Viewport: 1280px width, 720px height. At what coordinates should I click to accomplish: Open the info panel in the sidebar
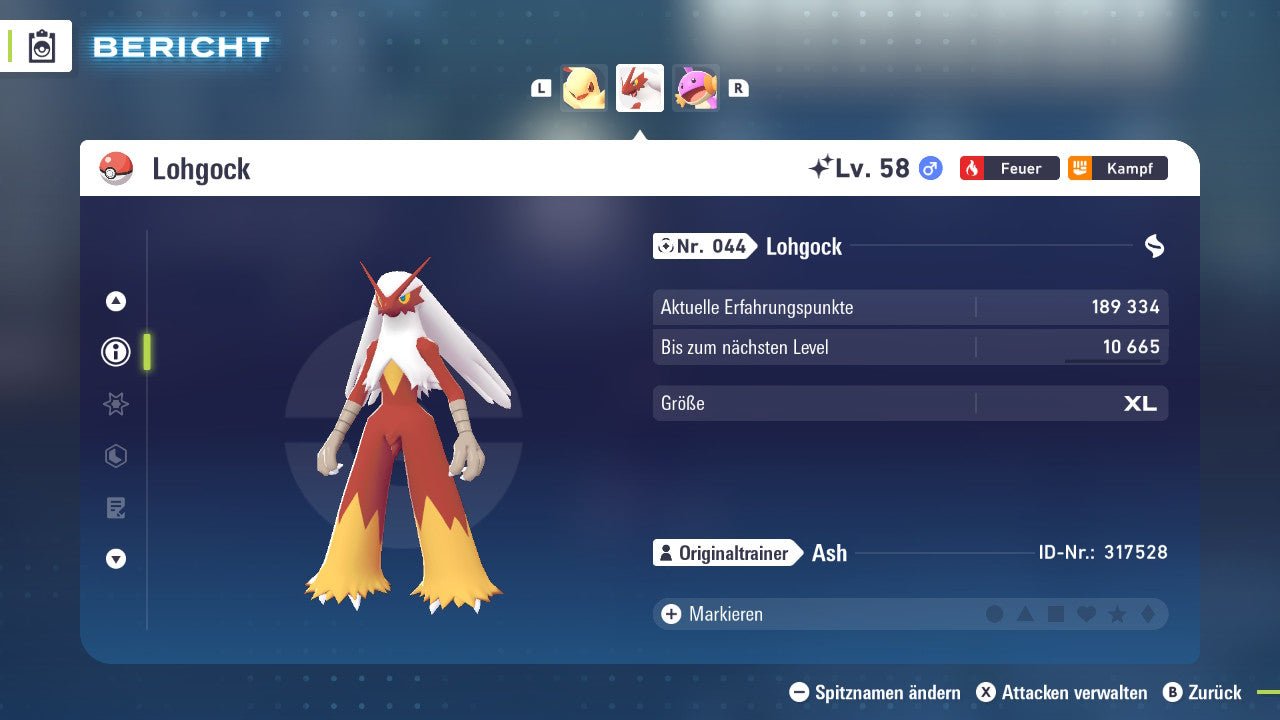[x=115, y=352]
